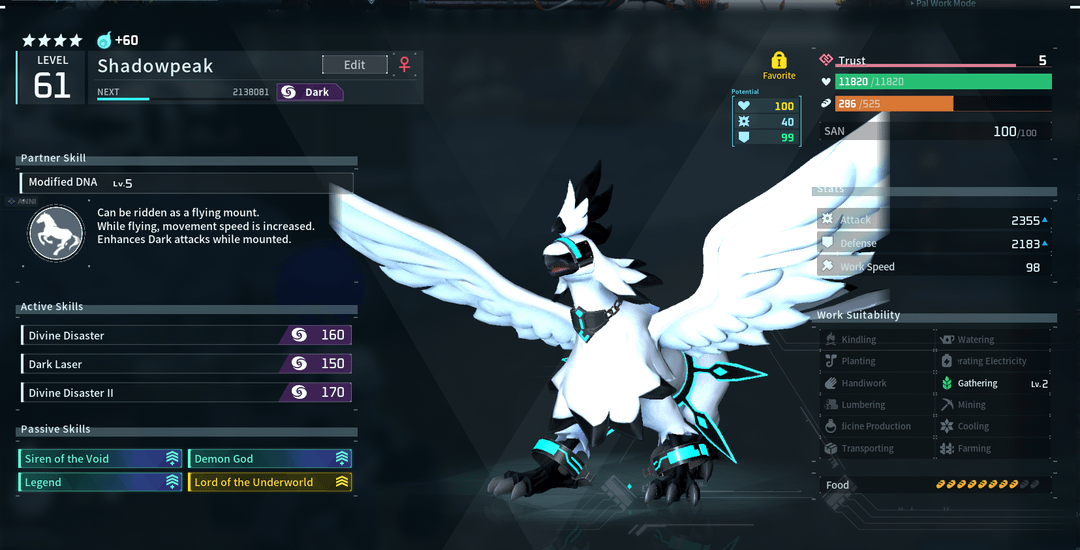Image resolution: width=1080 pixels, height=550 pixels.
Task: Open the Modified DNA partner skill
Action: [186, 183]
